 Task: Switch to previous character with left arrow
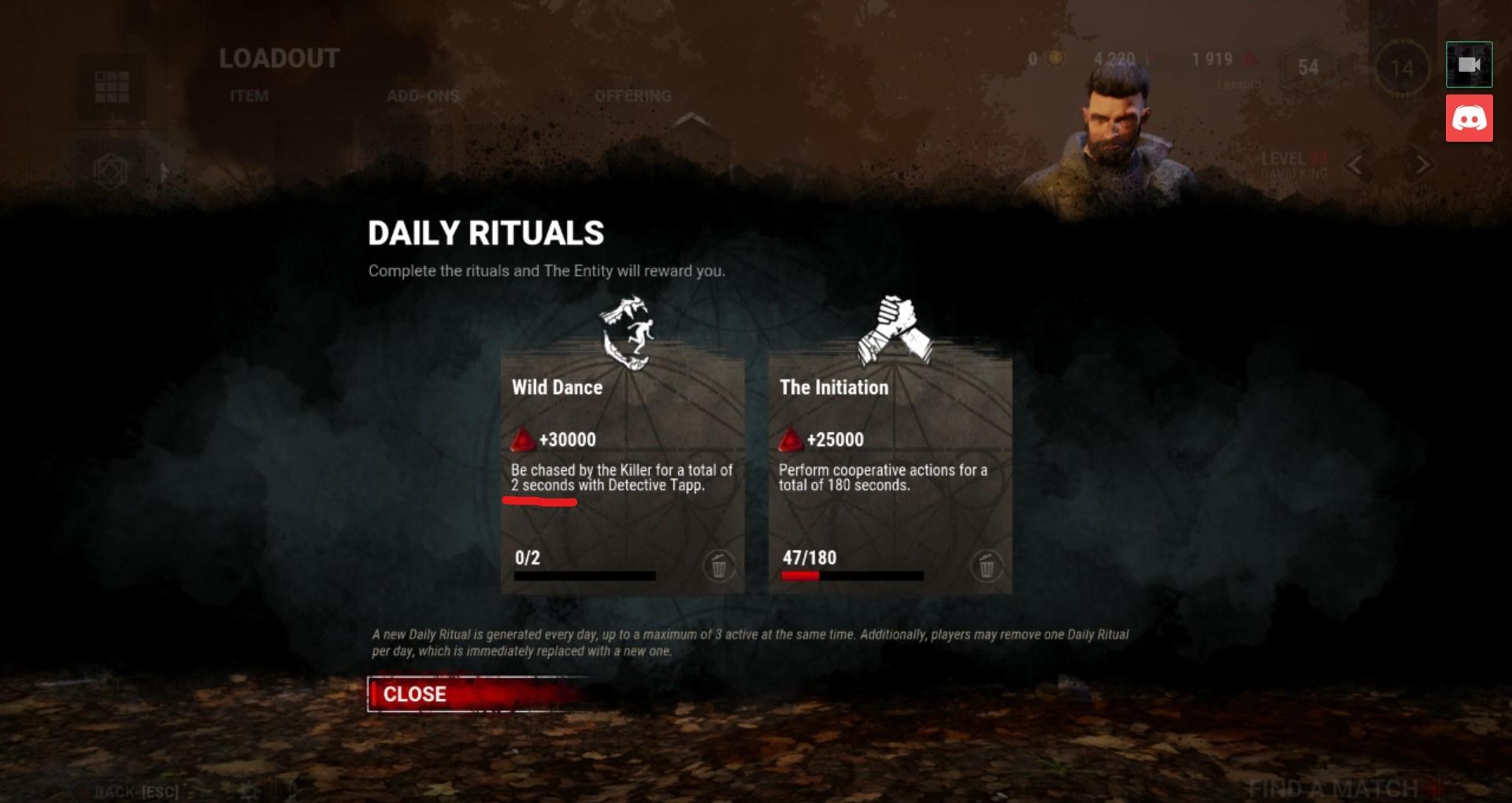(x=1354, y=165)
